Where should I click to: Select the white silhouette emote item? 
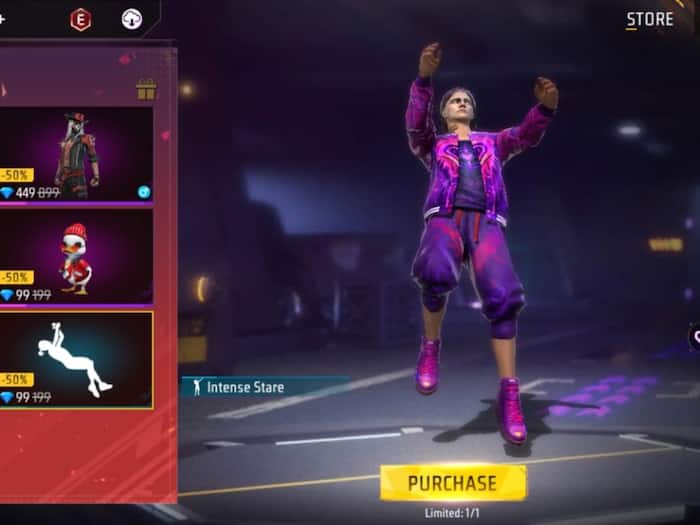(76, 359)
